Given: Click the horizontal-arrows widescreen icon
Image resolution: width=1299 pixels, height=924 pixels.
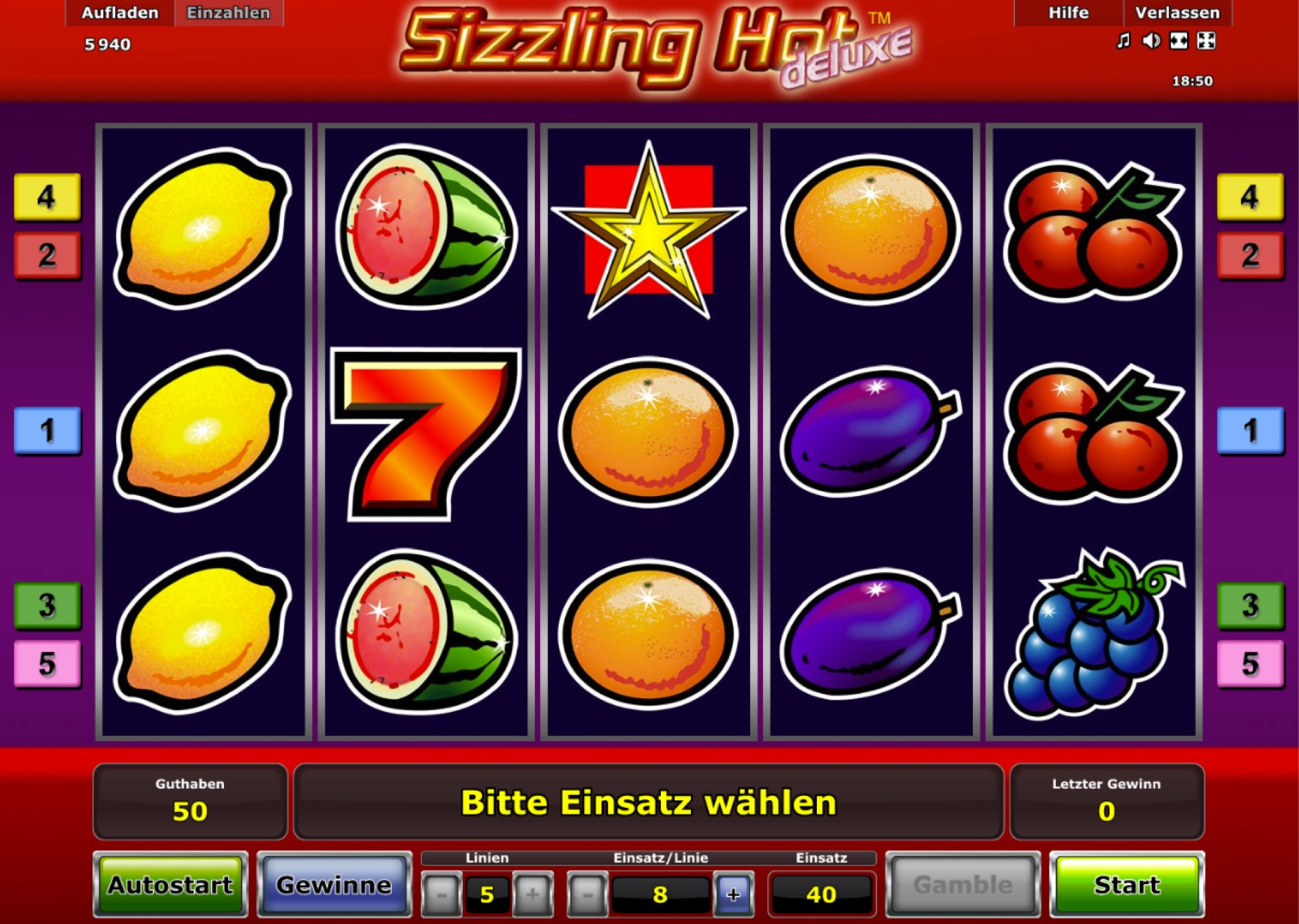Looking at the screenshot, I should click(x=1178, y=41).
